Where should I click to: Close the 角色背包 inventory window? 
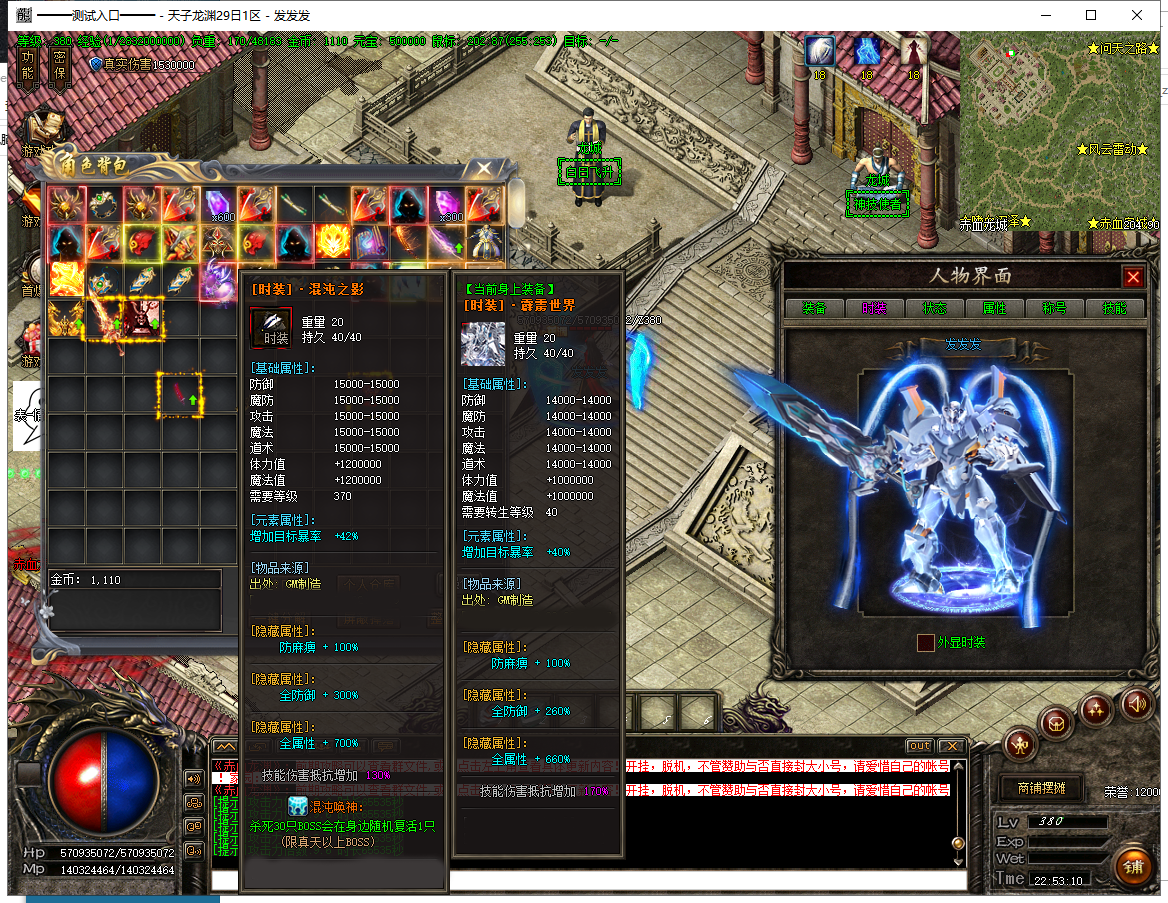coord(484,168)
